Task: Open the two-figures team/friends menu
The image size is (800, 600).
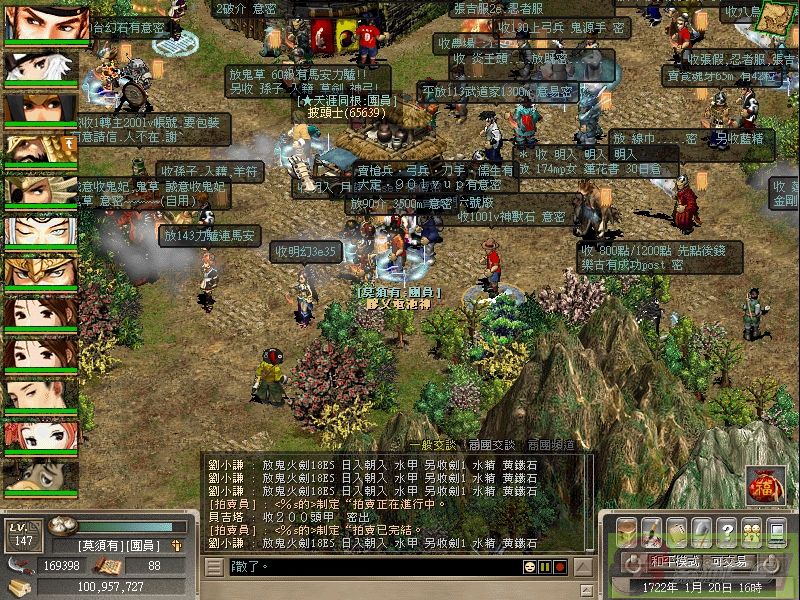Action: 750,531
